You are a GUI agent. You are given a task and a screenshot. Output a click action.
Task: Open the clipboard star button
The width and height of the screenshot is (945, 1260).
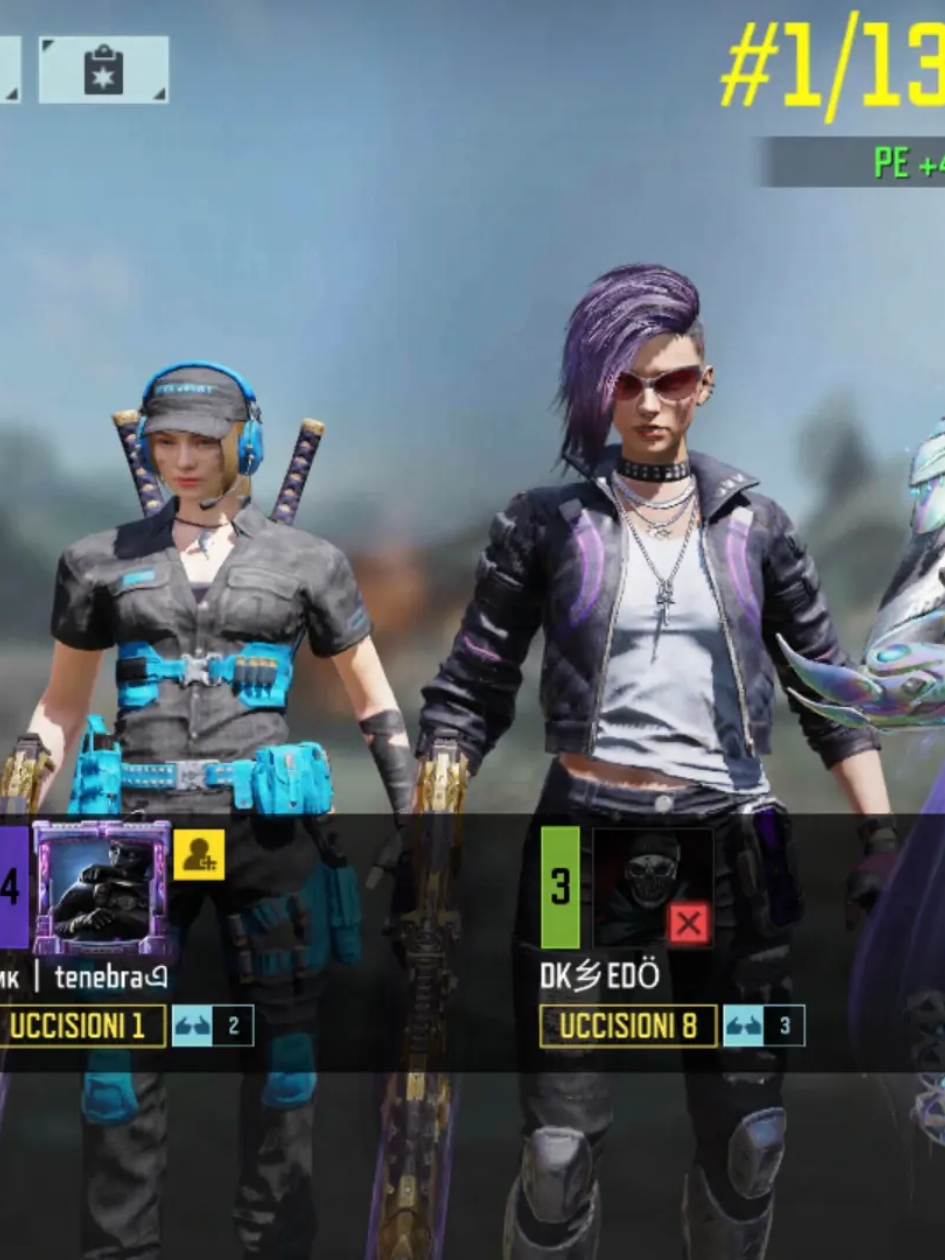point(103,70)
